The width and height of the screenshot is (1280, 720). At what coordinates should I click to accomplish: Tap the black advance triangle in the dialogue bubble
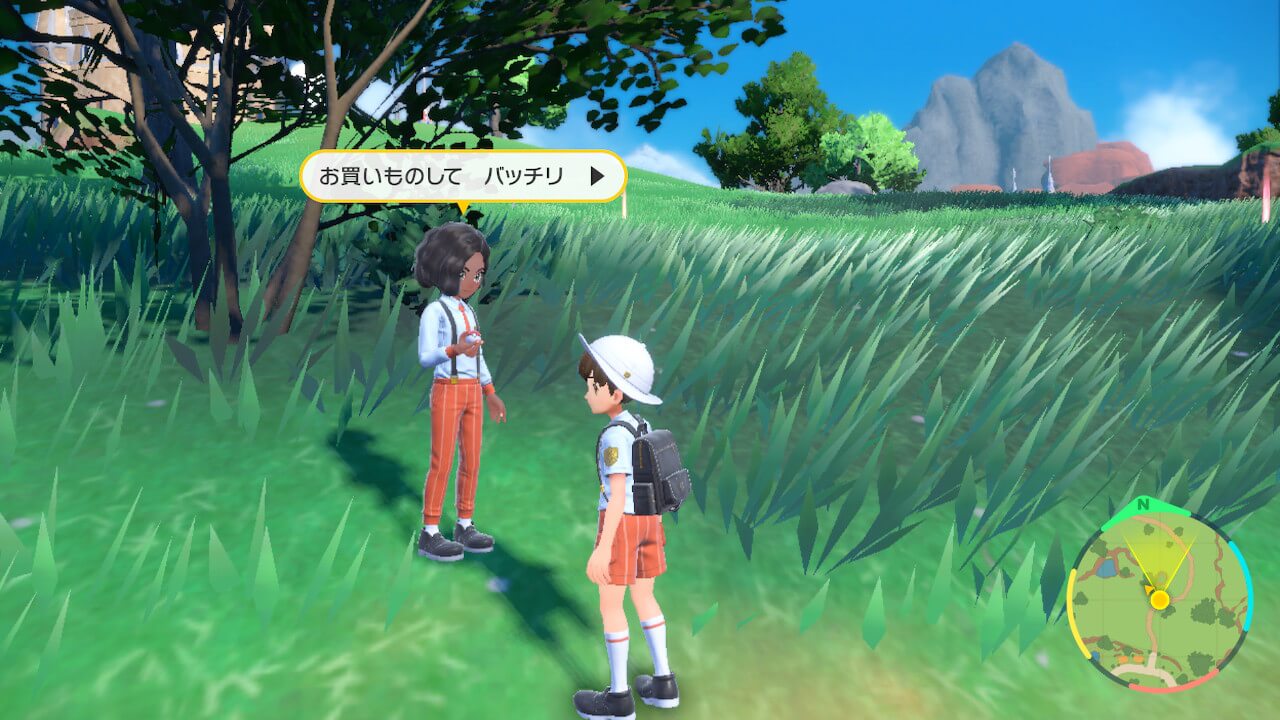click(597, 175)
